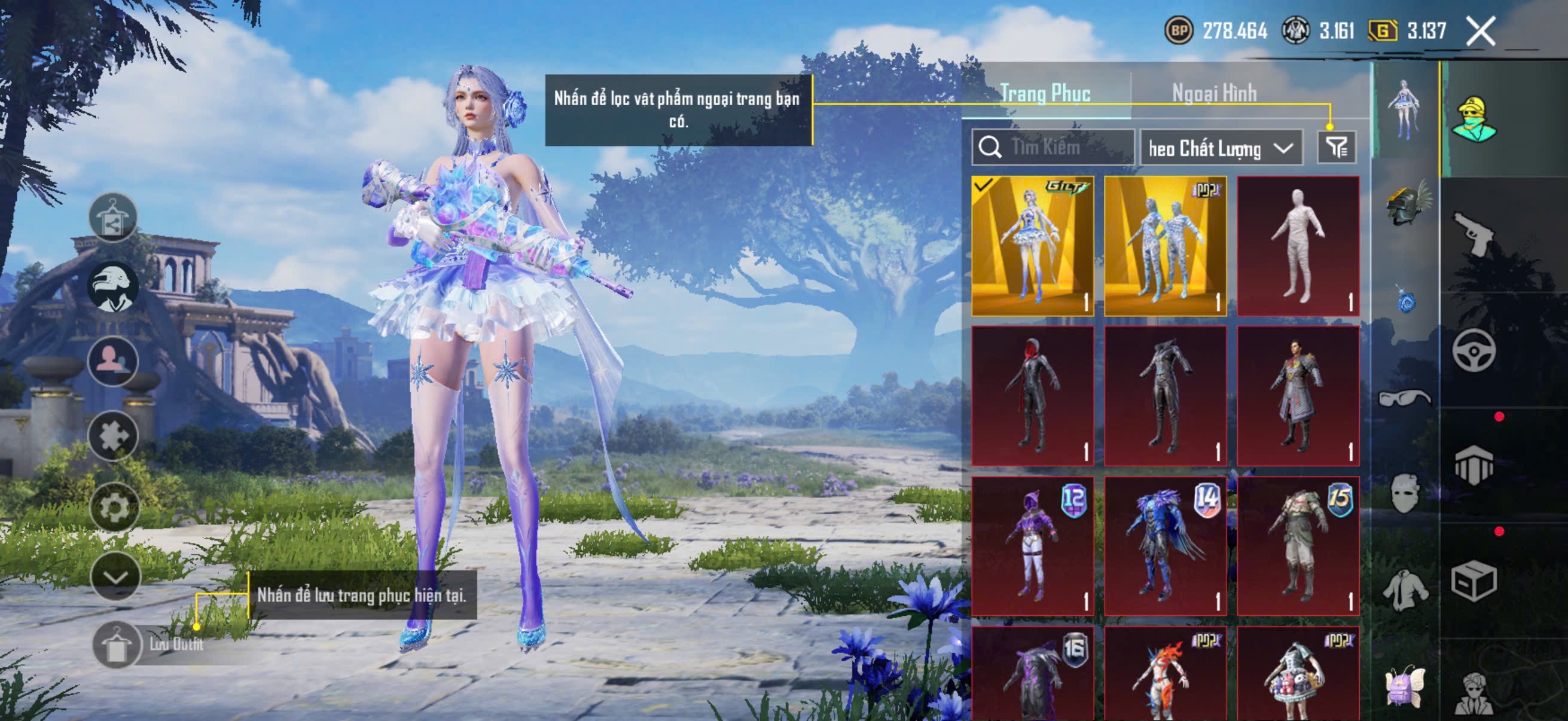The height and width of the screenshot is (721, 1568).
Task: Select the equipped blue ice dress outfit
Action: pos(1032,246)
